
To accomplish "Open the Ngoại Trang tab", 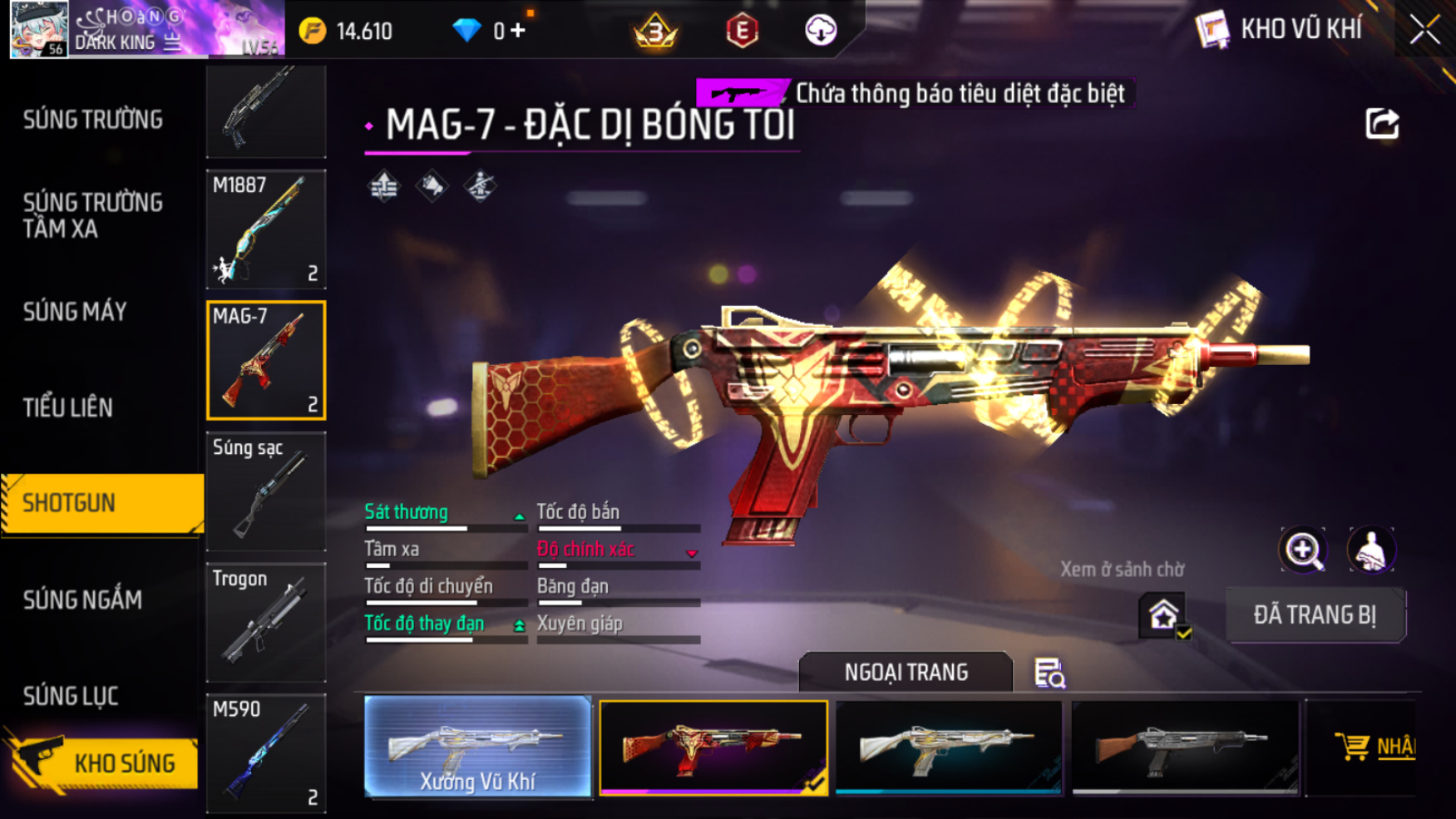I will (x=906, y=672).
